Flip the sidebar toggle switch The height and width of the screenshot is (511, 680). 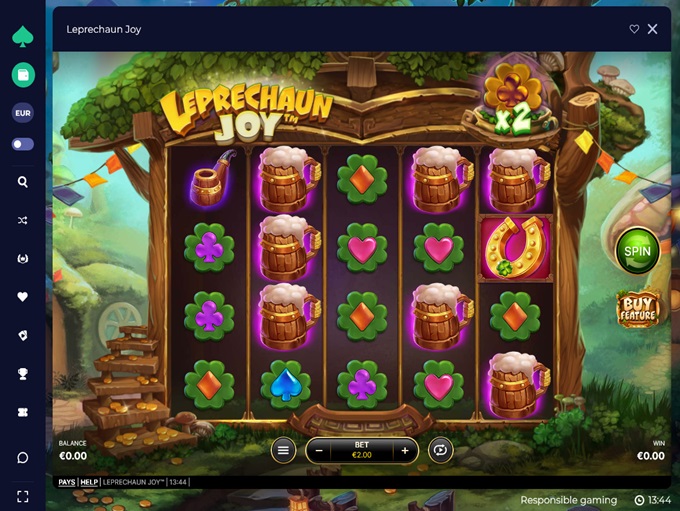pyautogui.click(x=23, y=144)
